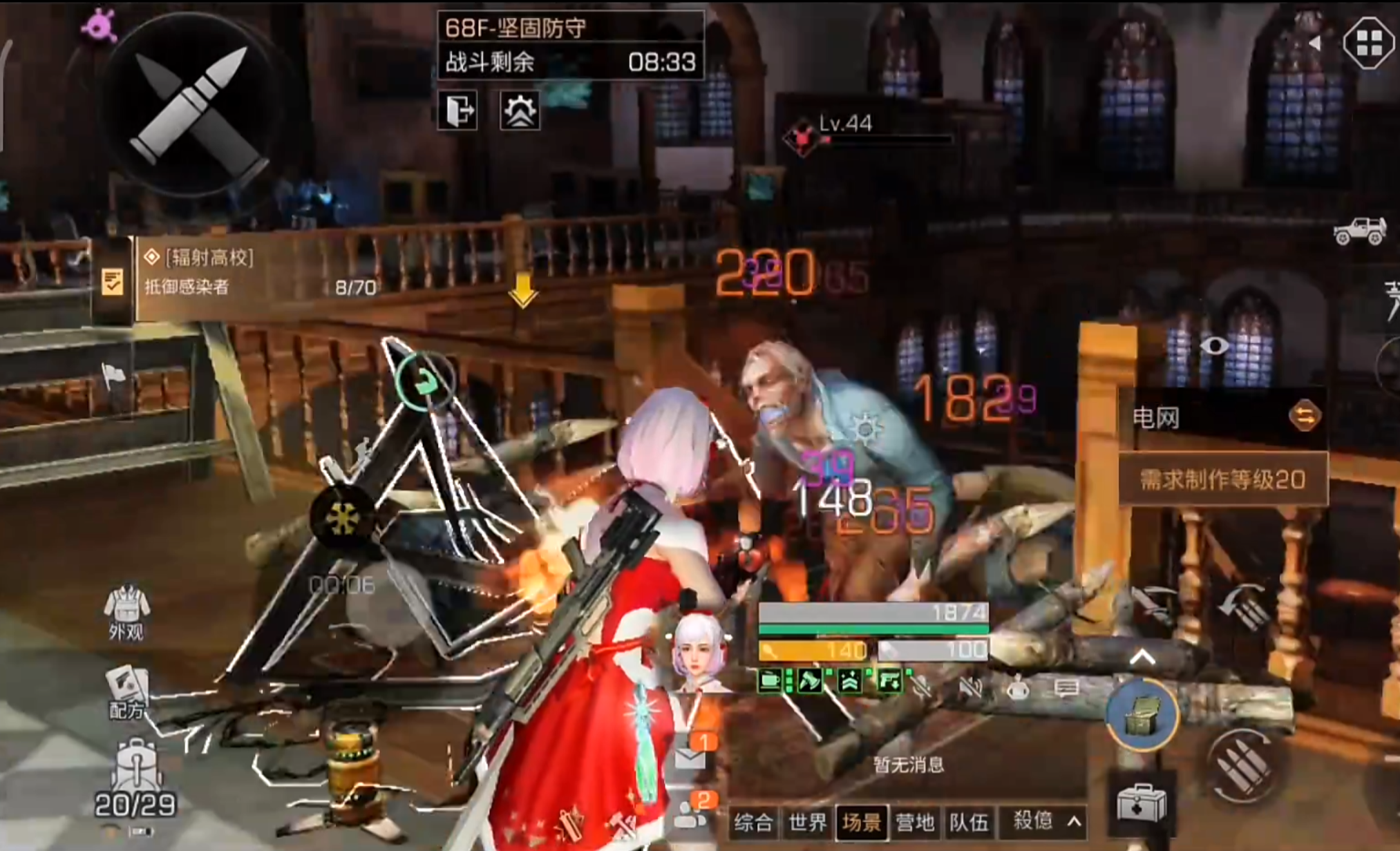
Task: Tap the exit door icon
Action: [457, 111]
